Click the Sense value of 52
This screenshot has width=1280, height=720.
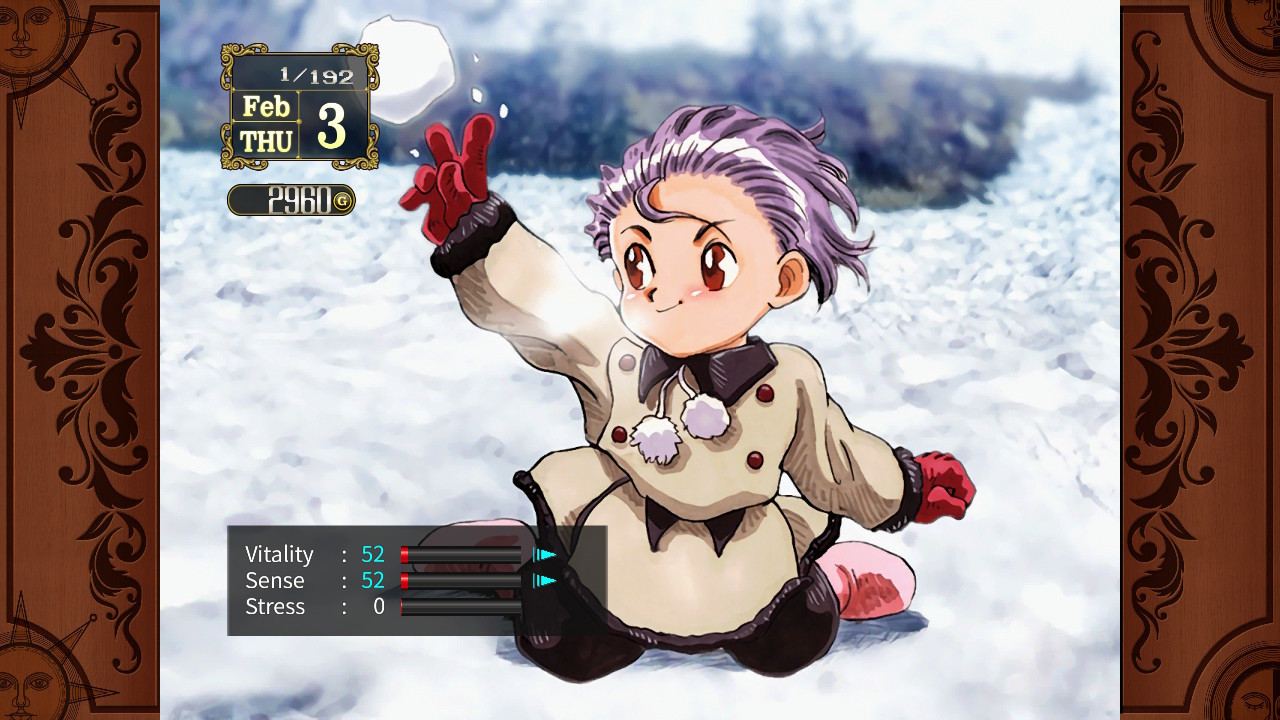coord(373,580)
